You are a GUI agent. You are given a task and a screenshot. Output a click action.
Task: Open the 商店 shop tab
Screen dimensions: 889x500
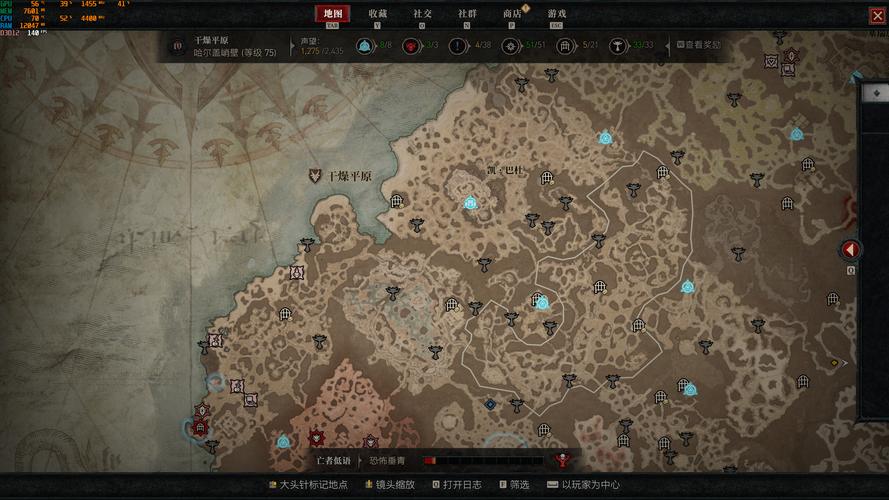coord(512,14)
